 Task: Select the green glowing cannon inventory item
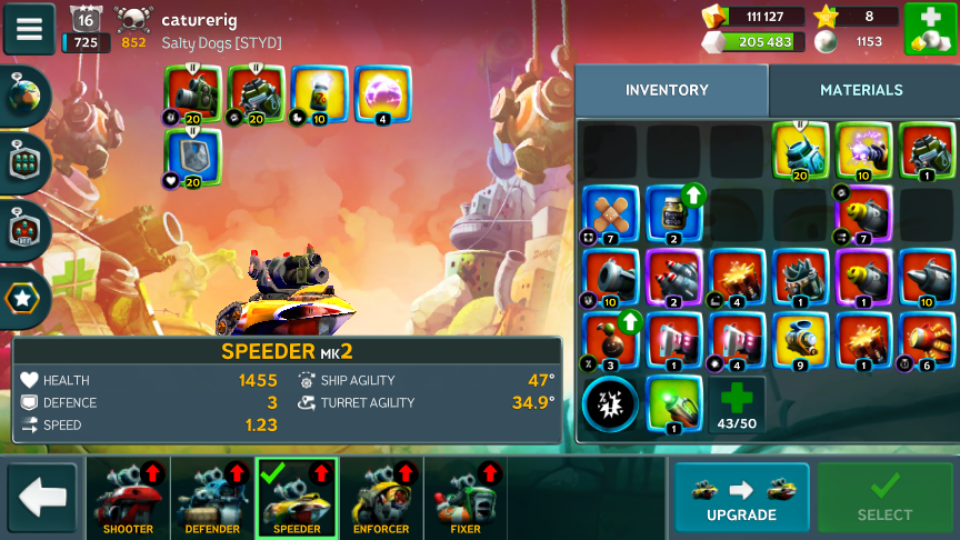(674, 405)
